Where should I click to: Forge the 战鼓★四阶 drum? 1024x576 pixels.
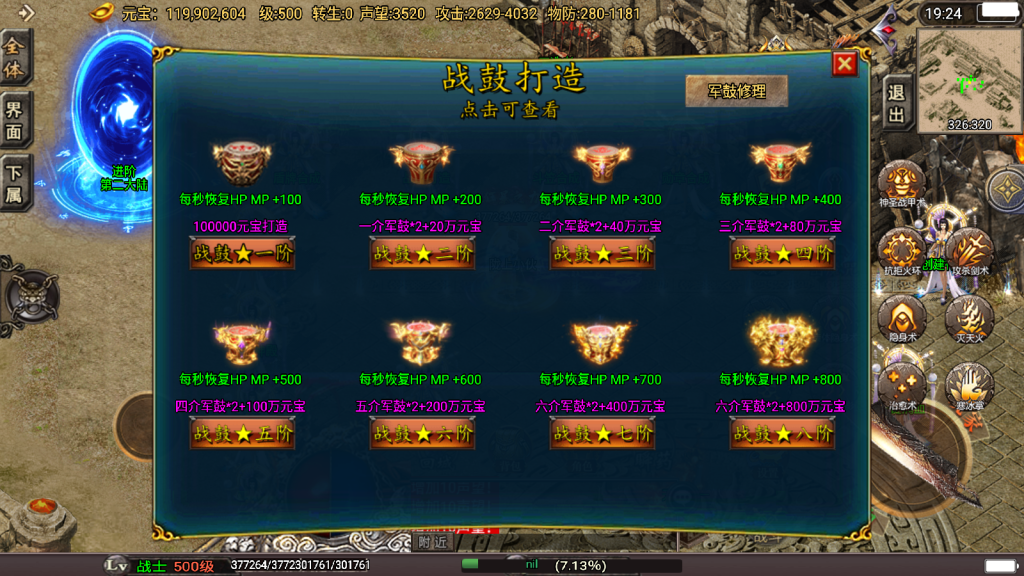click(x=782, y=254)
